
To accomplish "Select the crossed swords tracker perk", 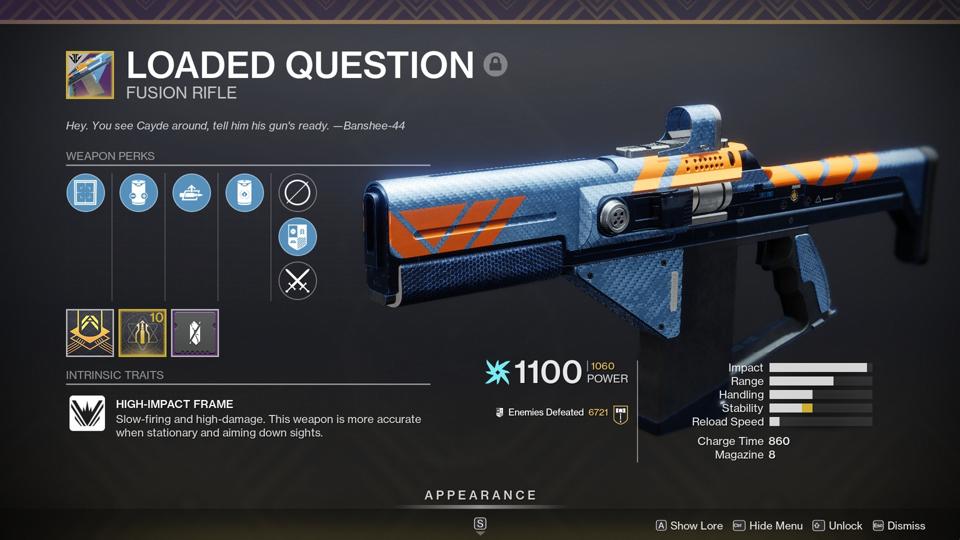I will [x=298, y=281].
